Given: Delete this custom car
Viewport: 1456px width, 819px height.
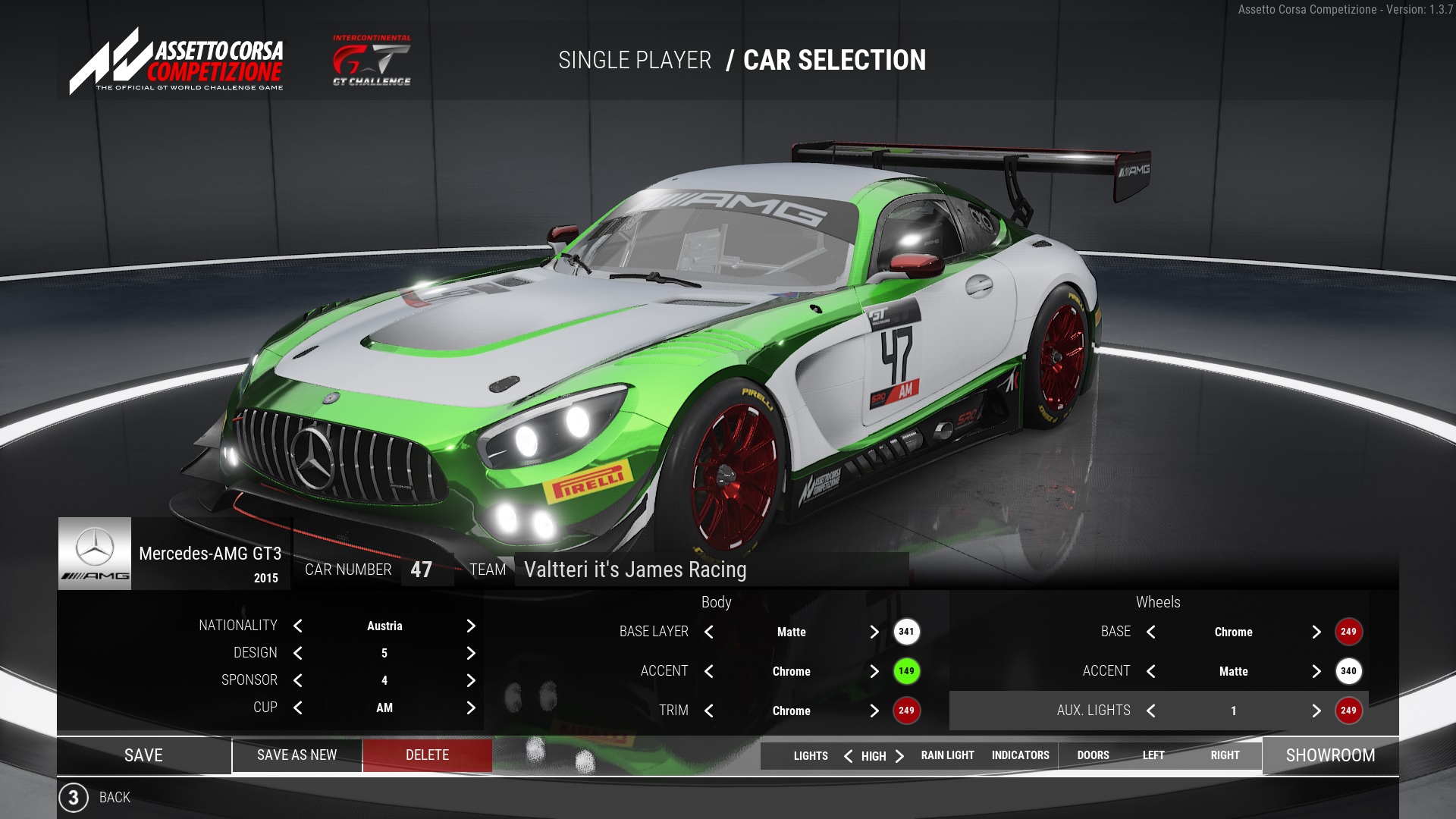Looking at the screenshot, I should click(x=427, y=755).
